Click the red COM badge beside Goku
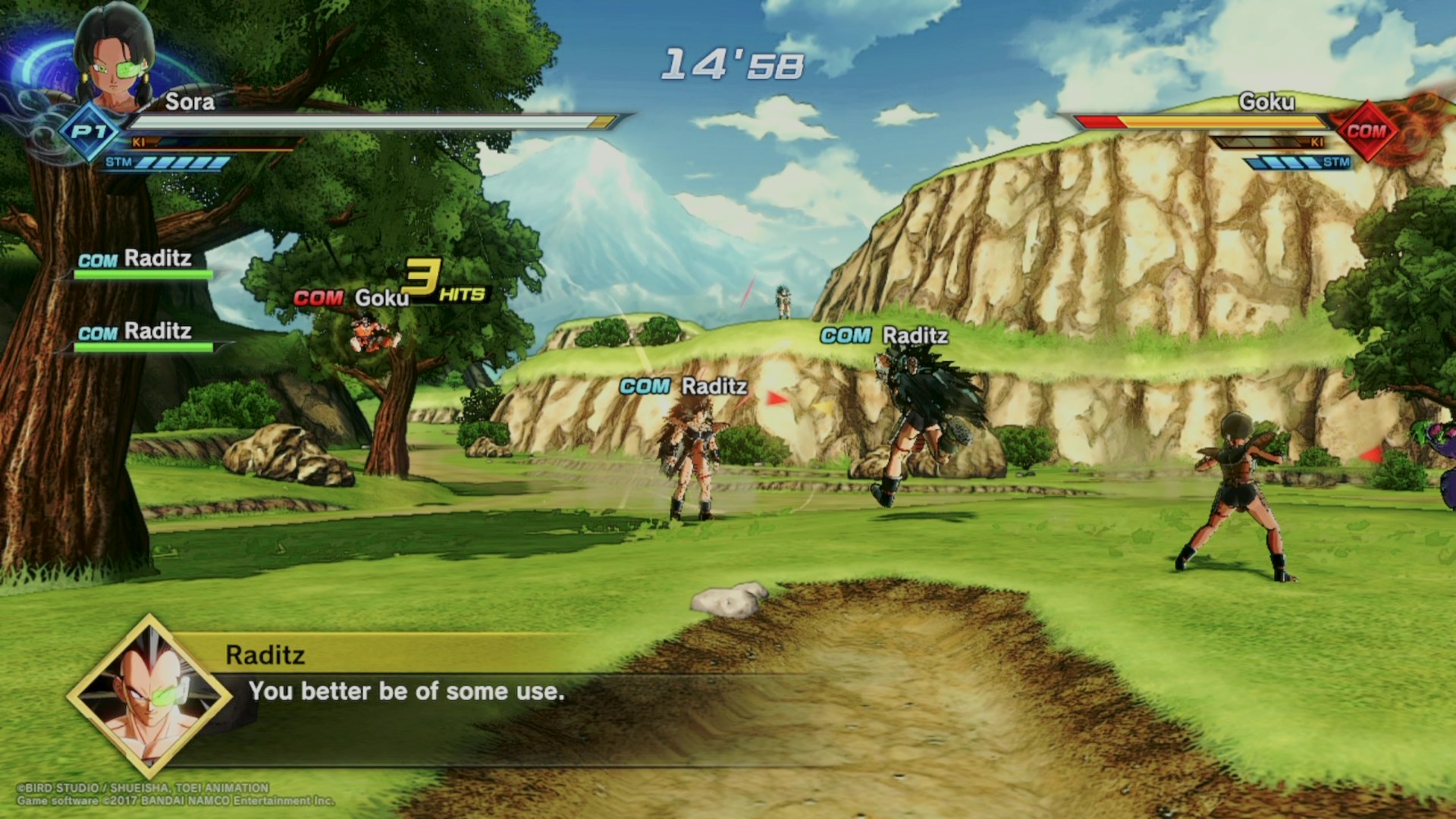 coord(1366,131)
